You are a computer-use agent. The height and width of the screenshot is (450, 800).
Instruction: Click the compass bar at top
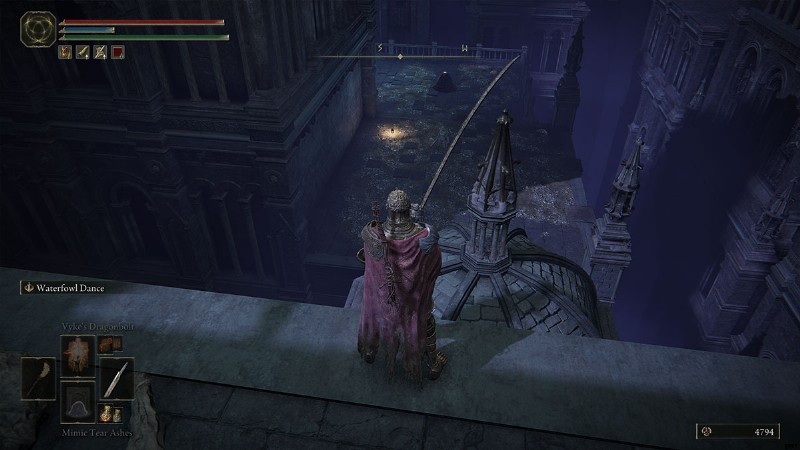[x=422, y=56]
